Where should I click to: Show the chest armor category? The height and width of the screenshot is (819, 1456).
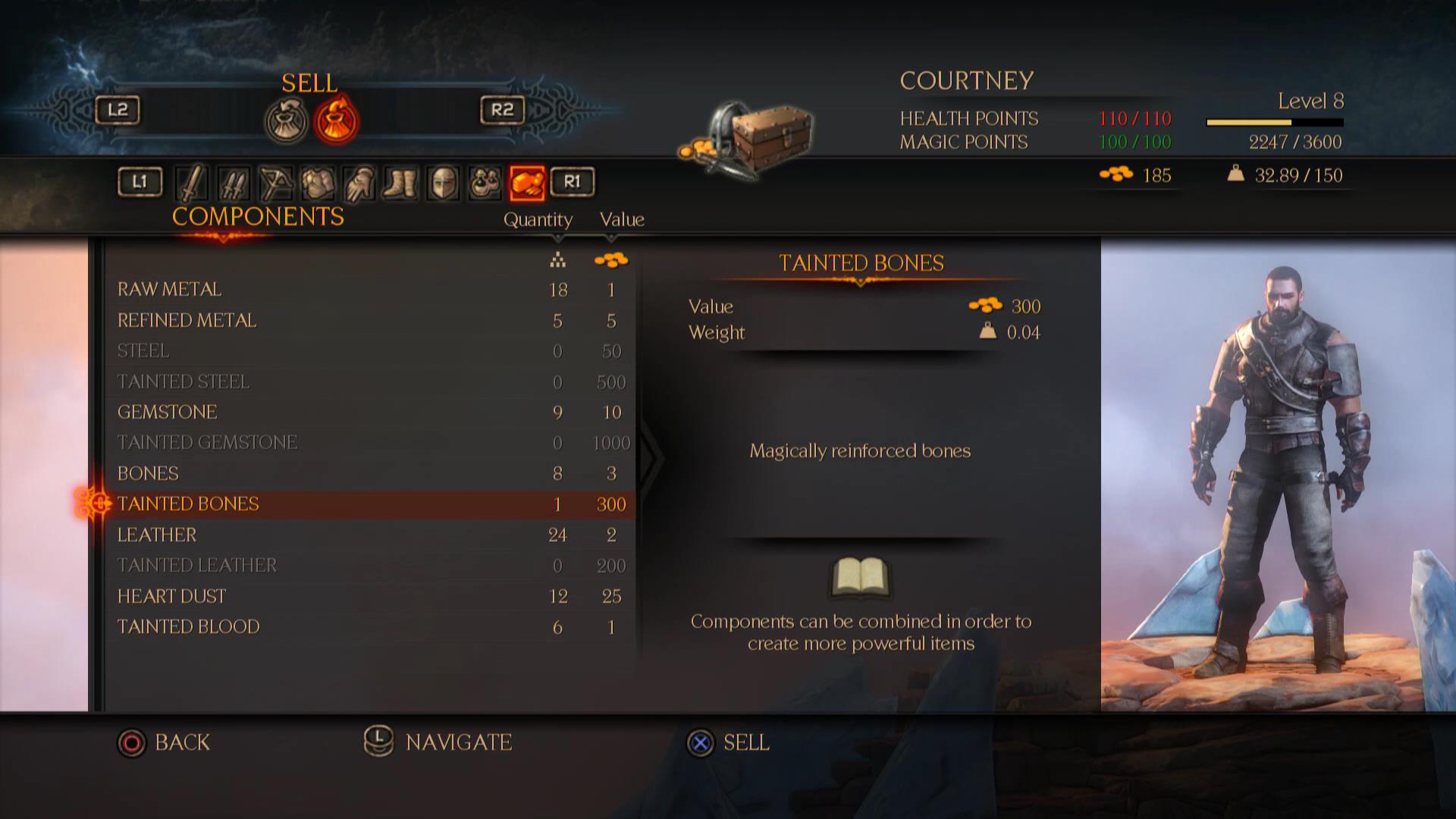[x=318, y=183]
